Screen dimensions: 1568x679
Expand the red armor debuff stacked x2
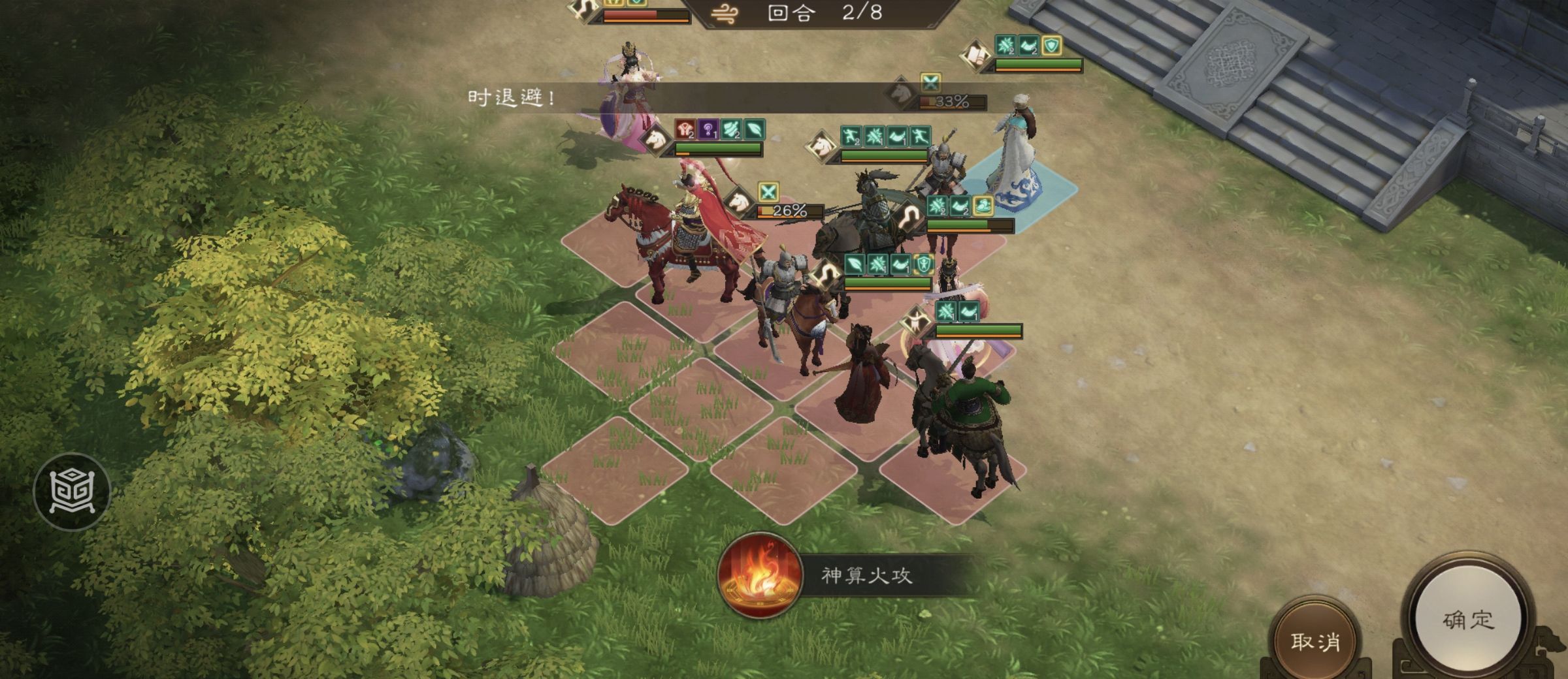(685, 129)
